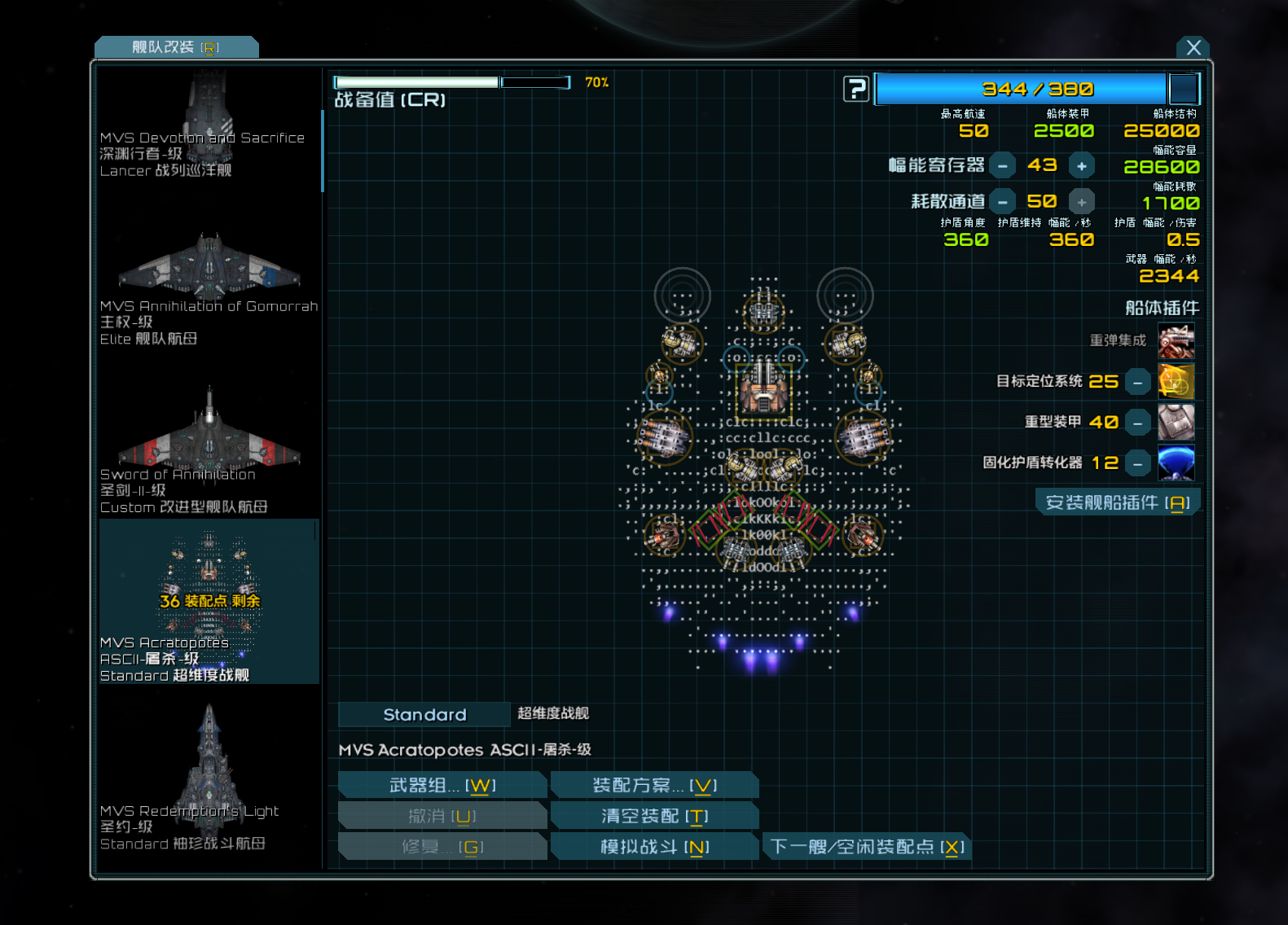This screenshot has height=925, width=1288.
Task: Select the 重弹集成 hullmod icon
Action: (1176, 340)
